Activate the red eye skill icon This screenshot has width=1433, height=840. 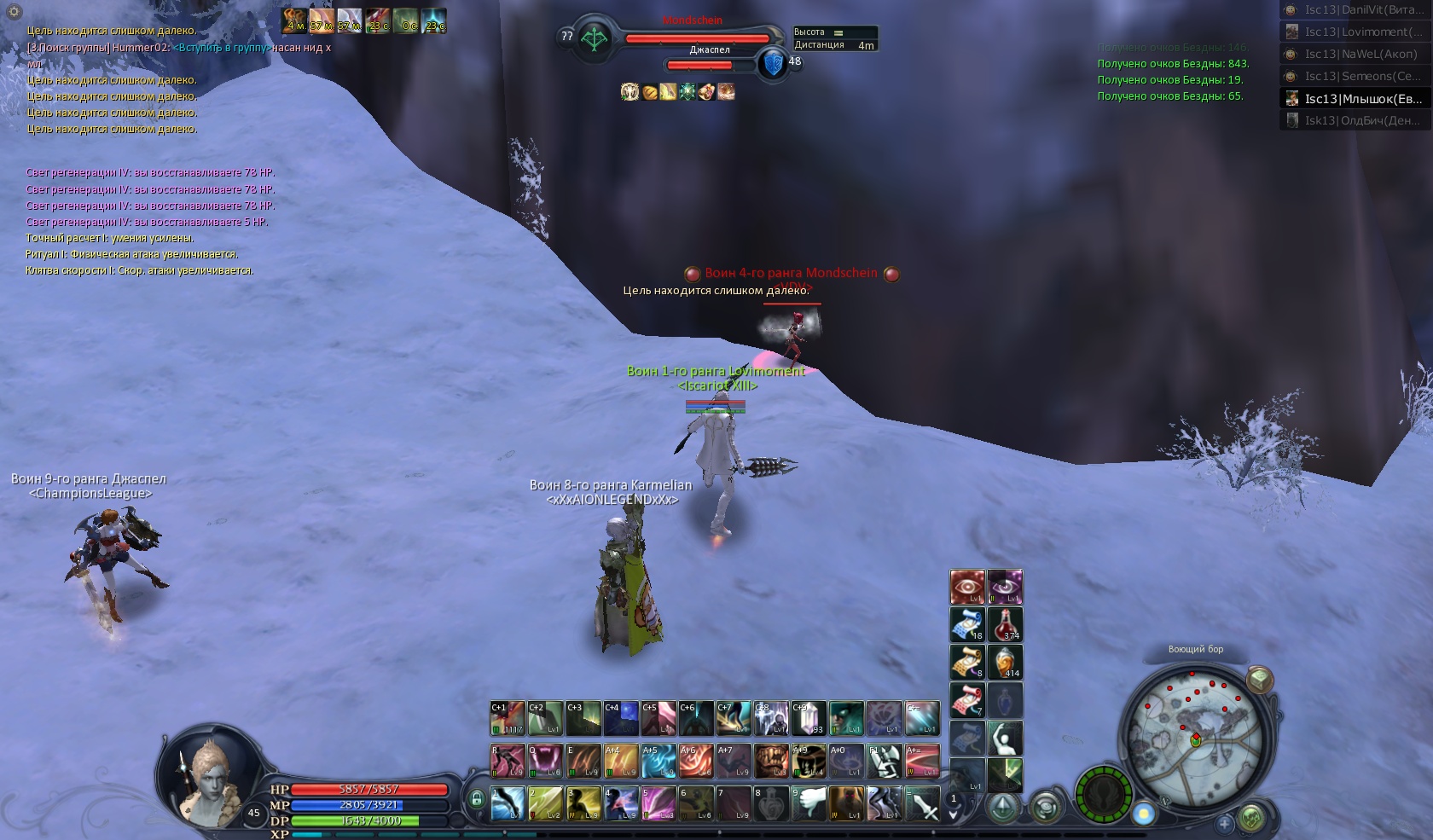tap(967, 587)
